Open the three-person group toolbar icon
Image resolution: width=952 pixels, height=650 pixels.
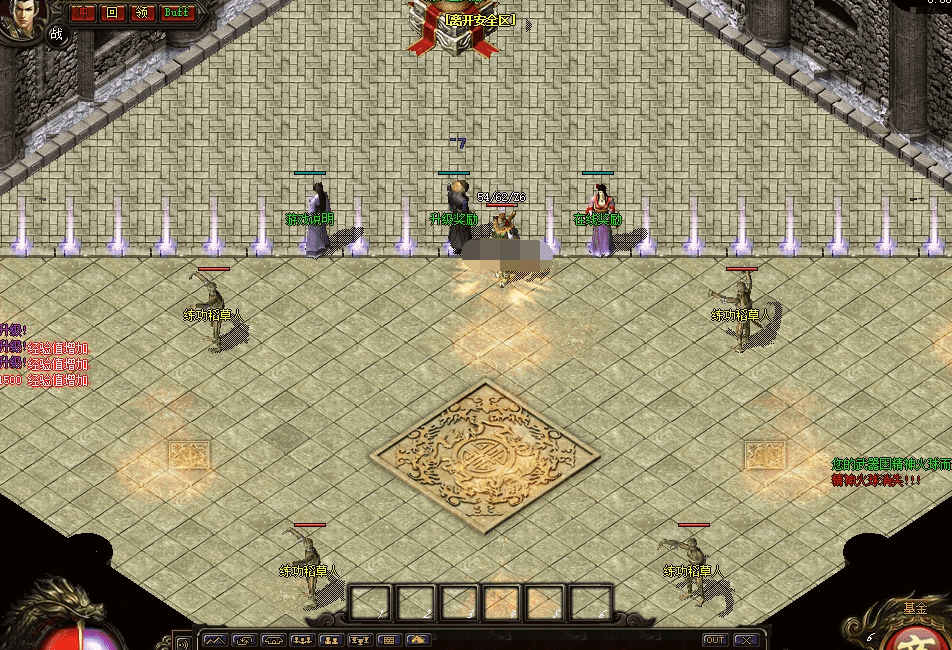(x=301, y=640)
